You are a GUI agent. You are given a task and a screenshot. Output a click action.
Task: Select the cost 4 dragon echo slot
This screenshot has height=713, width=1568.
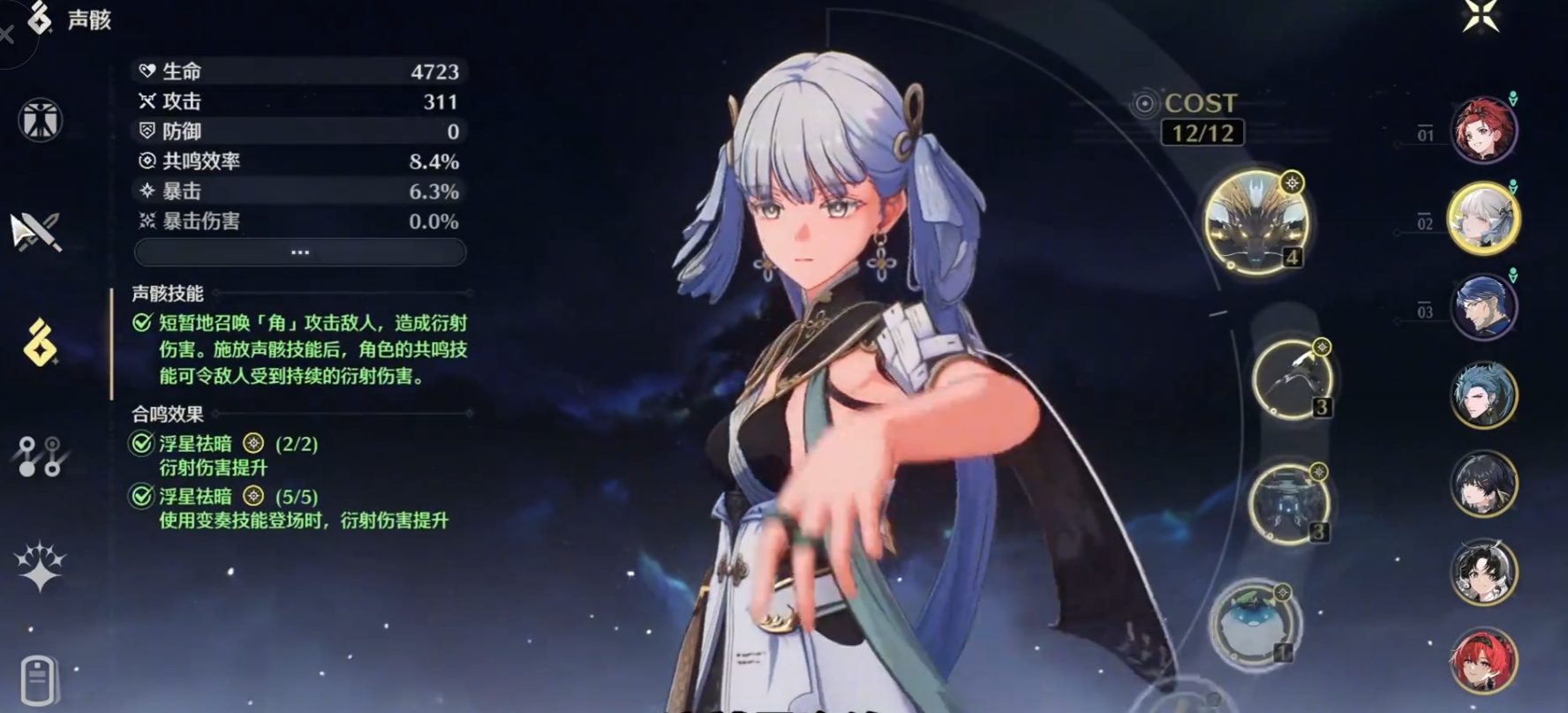coord(1255,221)
